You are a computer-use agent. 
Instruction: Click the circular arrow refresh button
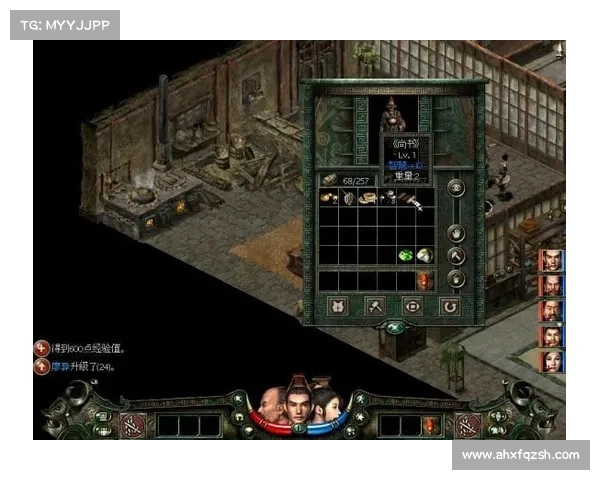[450, 306]
